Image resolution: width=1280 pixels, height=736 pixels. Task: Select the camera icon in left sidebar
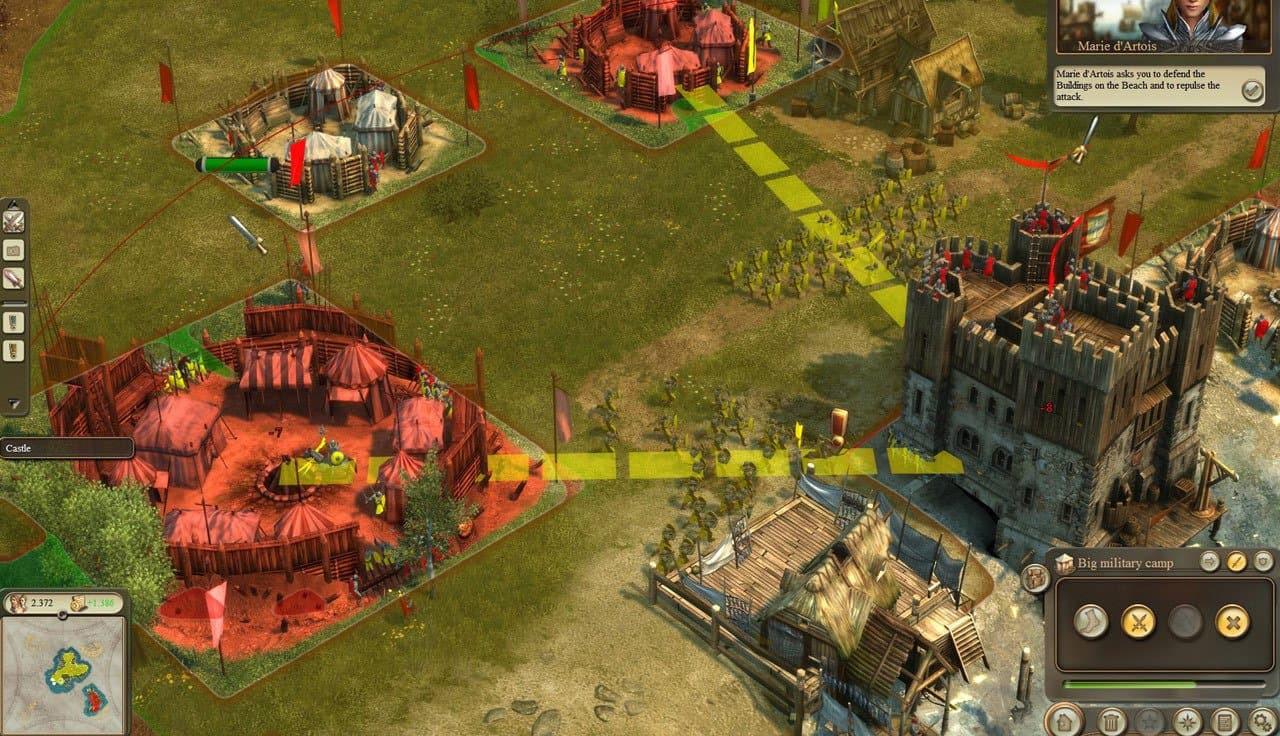pos(14,250)
